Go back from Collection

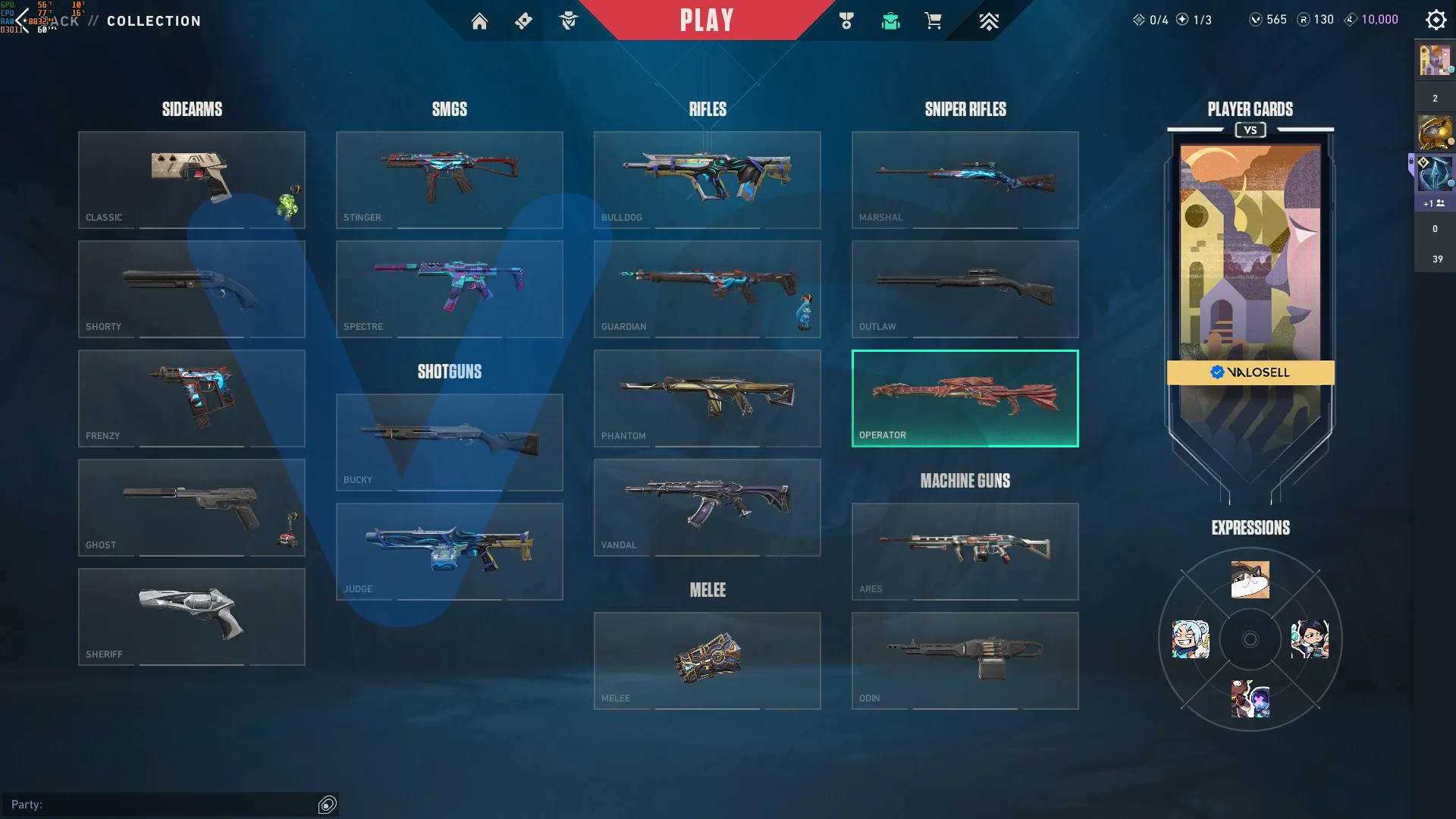click(x=23, y=20)
